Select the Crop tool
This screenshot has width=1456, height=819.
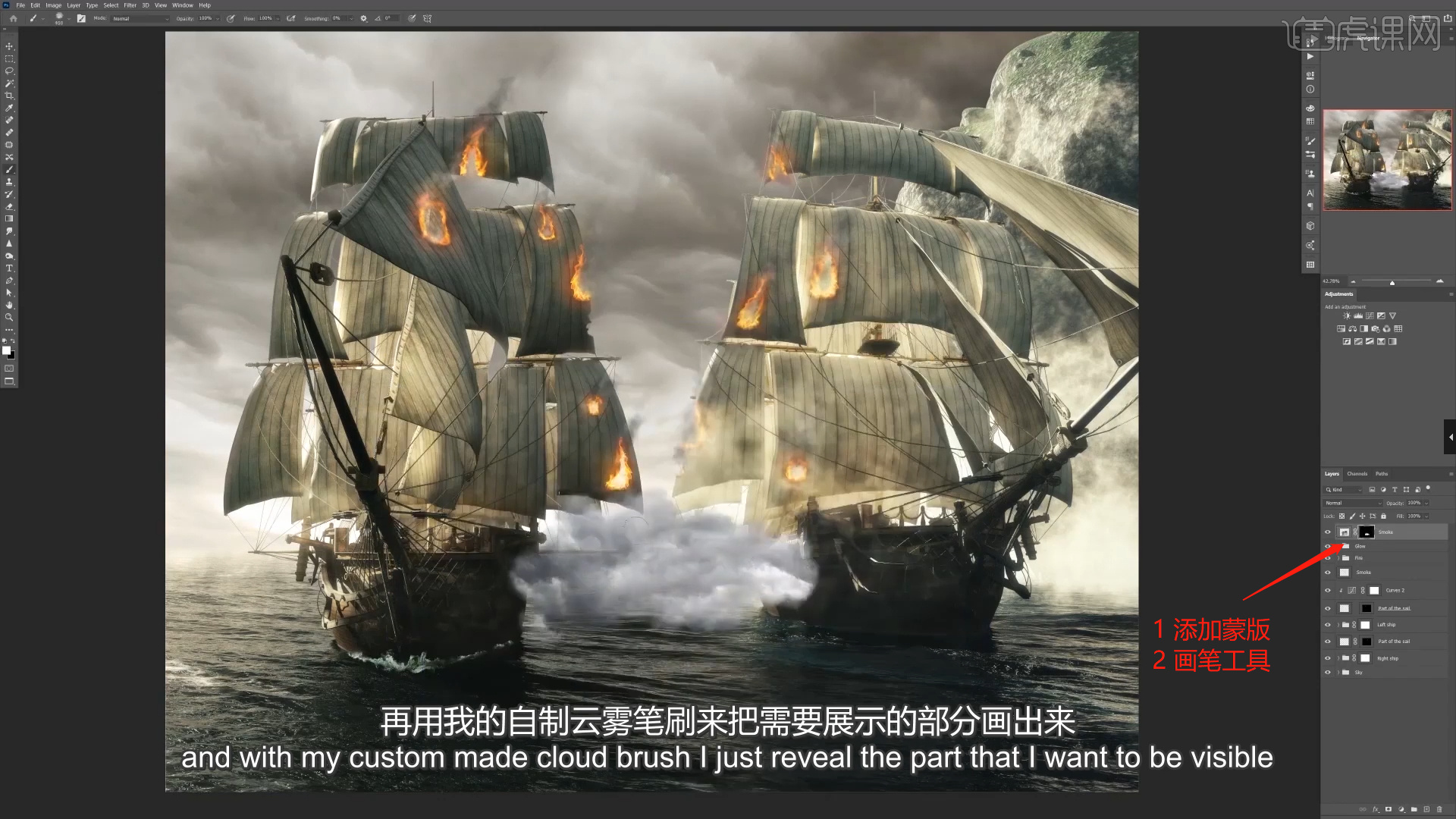(9, 96)
